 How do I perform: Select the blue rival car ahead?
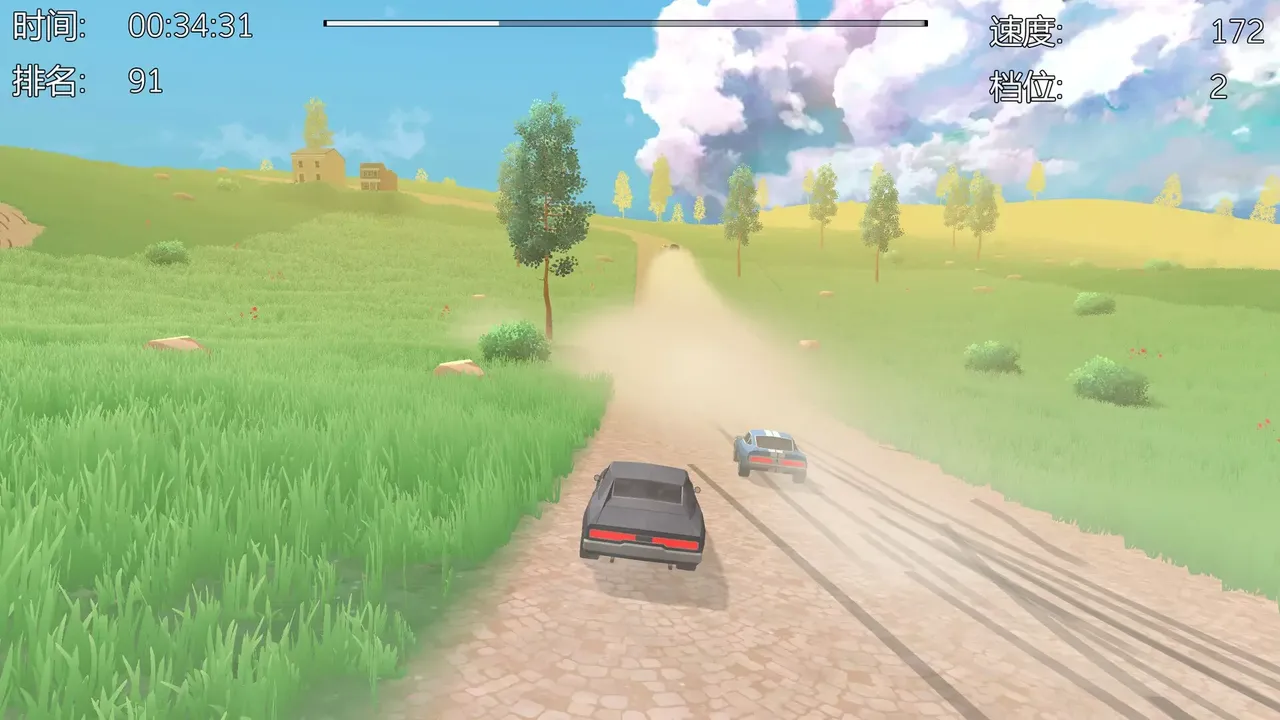[x=770, y=450]
